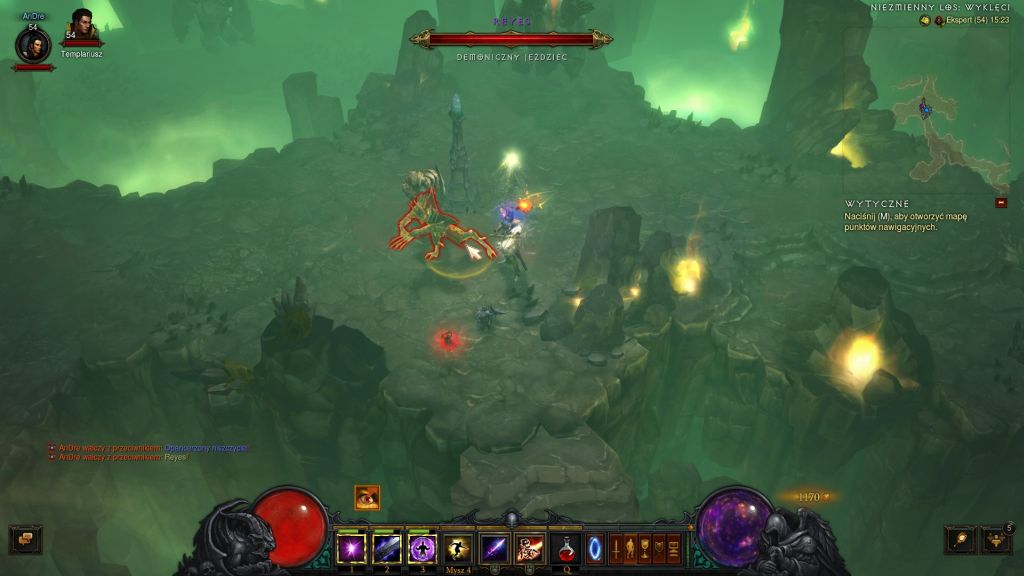Open the shield menu button

[659, 548]
